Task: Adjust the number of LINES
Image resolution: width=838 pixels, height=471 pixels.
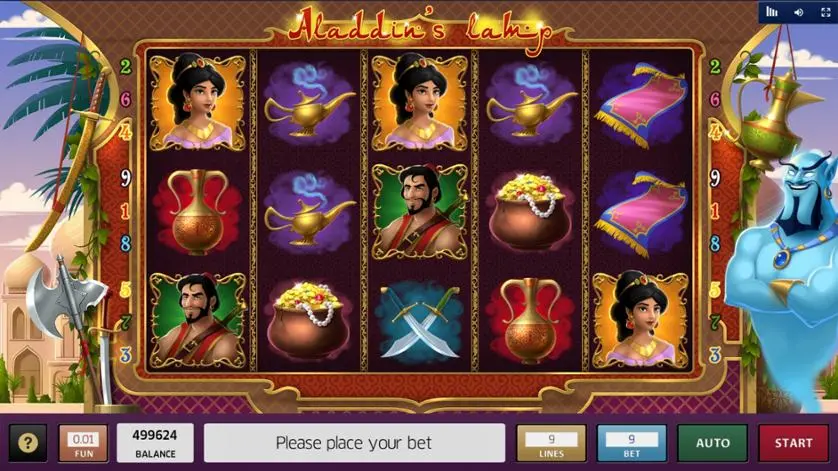Action: (551, 443)
